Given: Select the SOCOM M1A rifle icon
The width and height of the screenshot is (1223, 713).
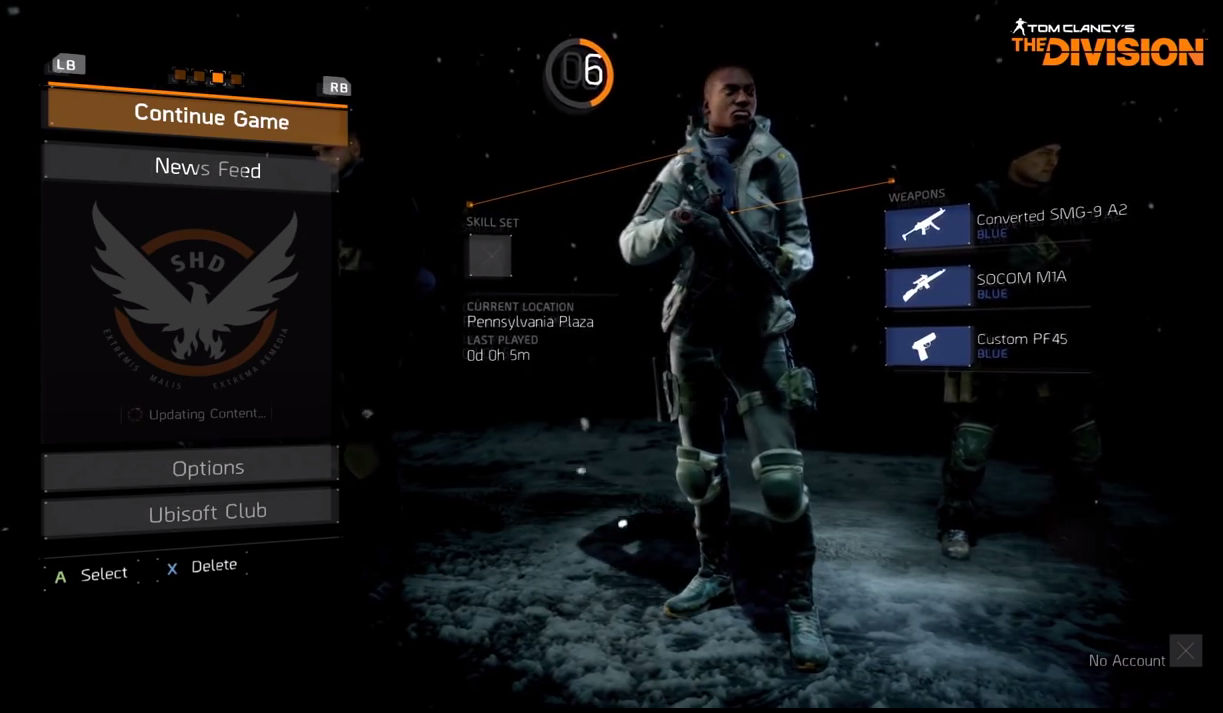Looking at the screenshot, I should [926, 287].
